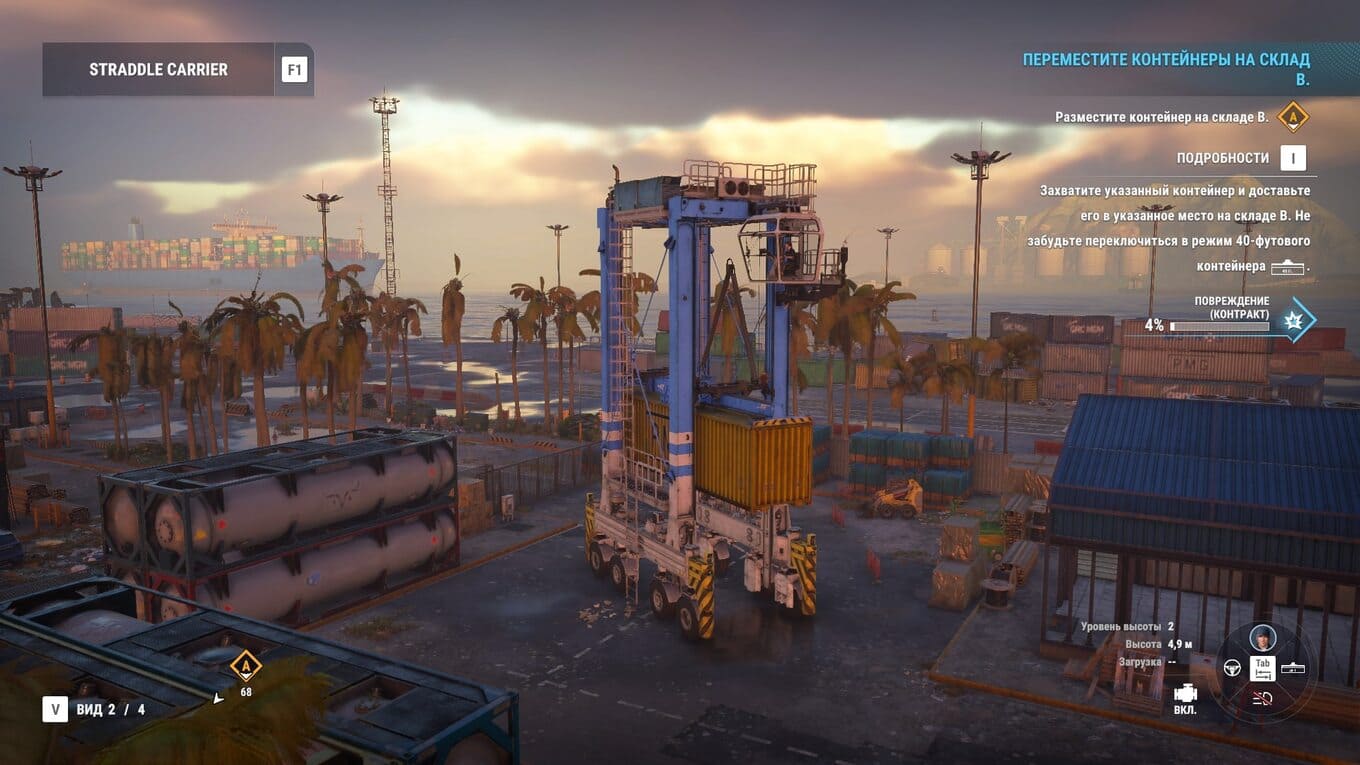Toggle the engine ВКЛ. icon
The width and height of the screenshot is (1360, 765).
pyautogui.click(x=1185, y=694)
